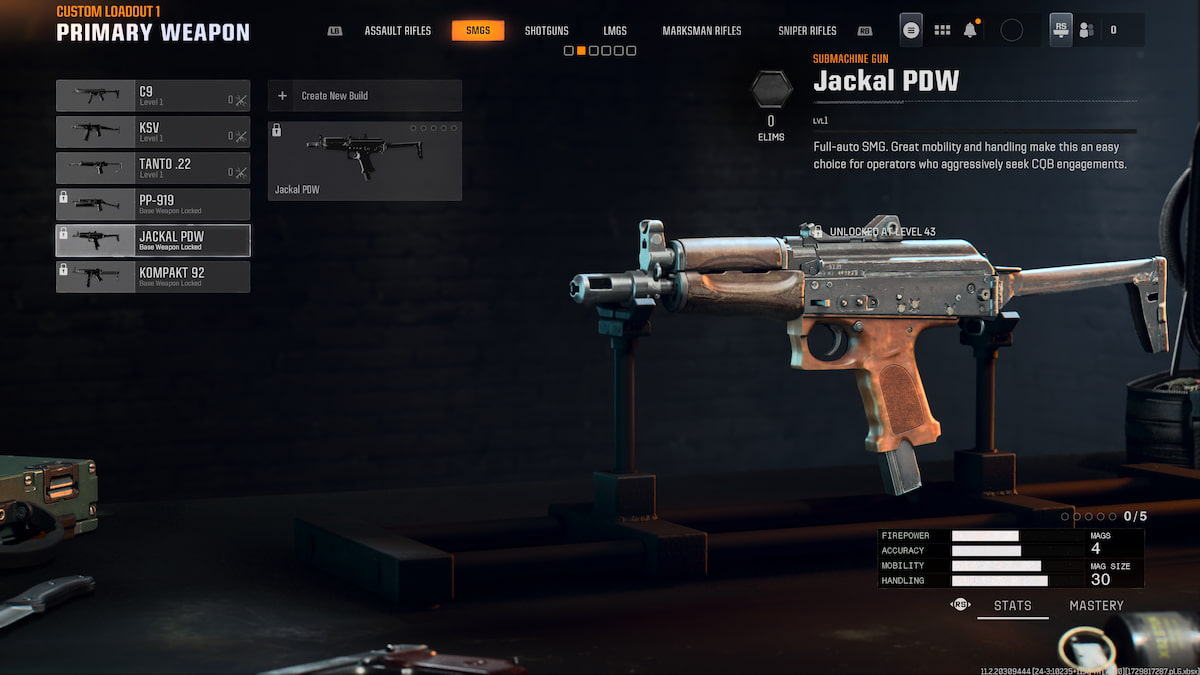Show the Marksman Rifles category
The width and height of the screenshot is (1200, 675).
[x=701, y=31]
